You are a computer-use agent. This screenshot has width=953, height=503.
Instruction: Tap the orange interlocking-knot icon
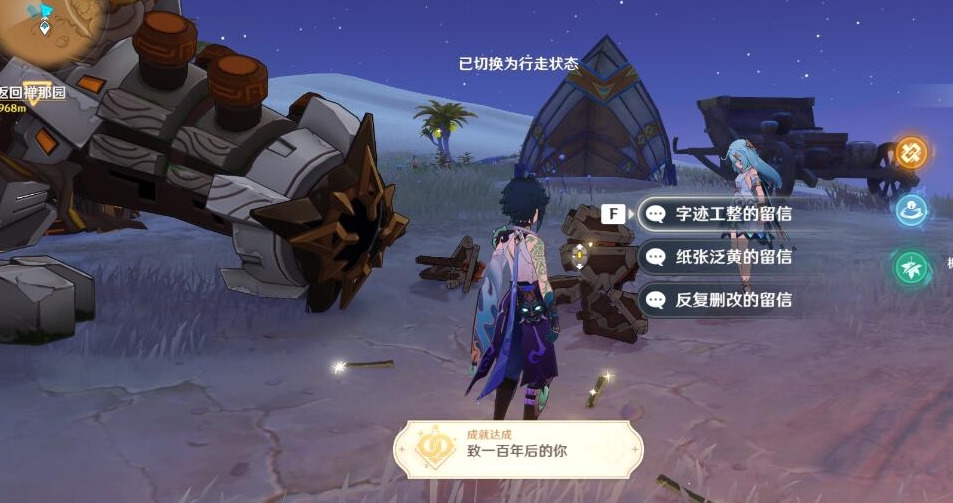(911, 153)
